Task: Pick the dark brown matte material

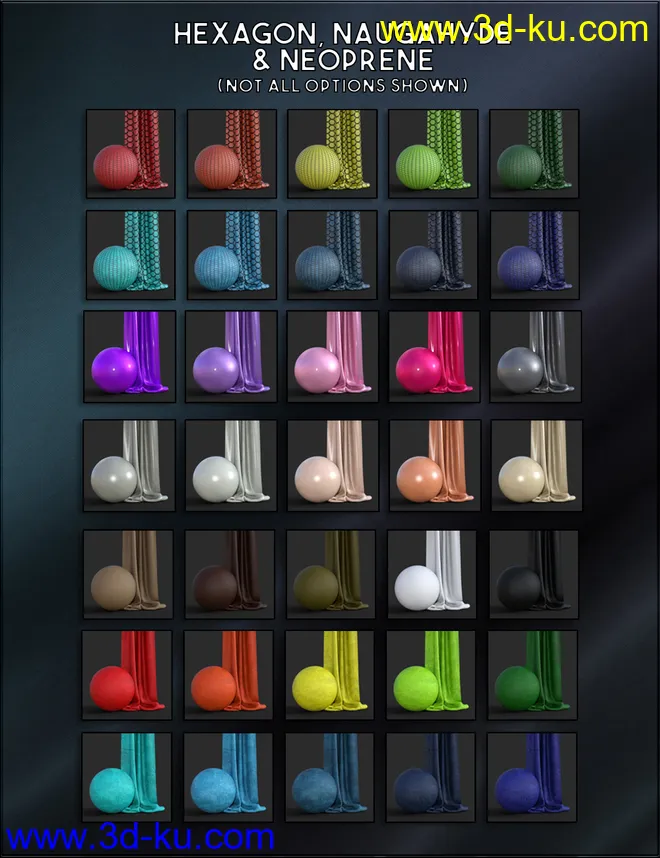Action: tap(230, 574)
